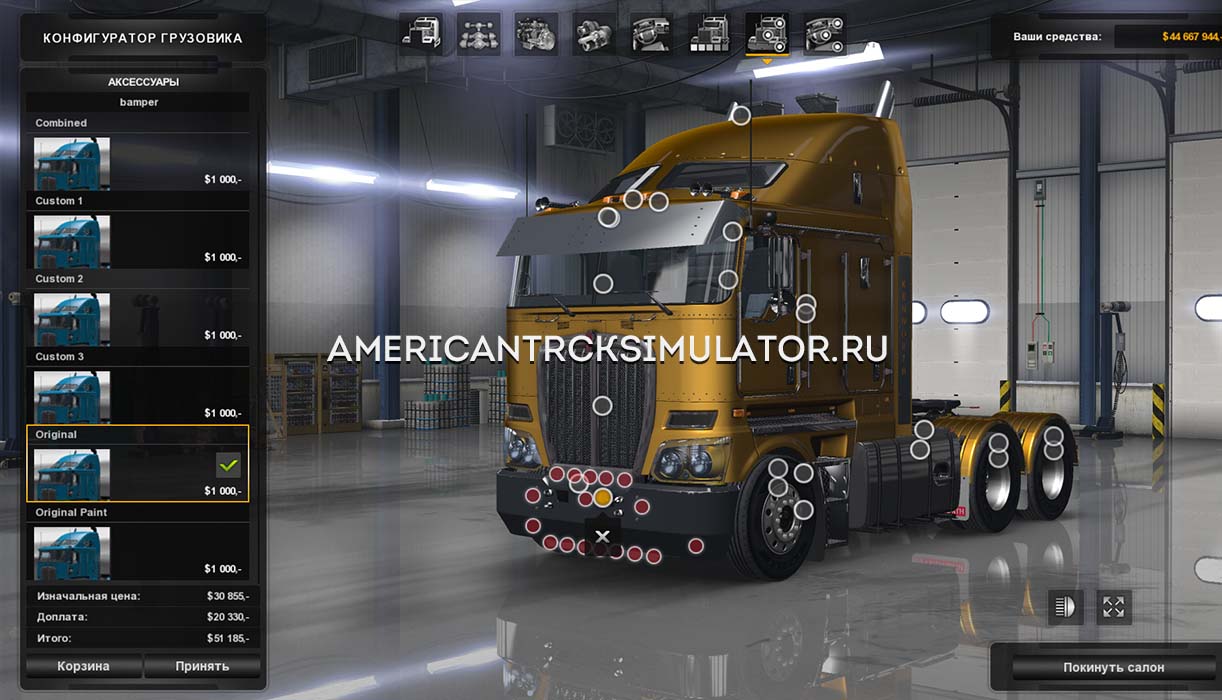Toggle the truck headlights icon
This screenshot has width=1222, height=700.
[1065, 607]
